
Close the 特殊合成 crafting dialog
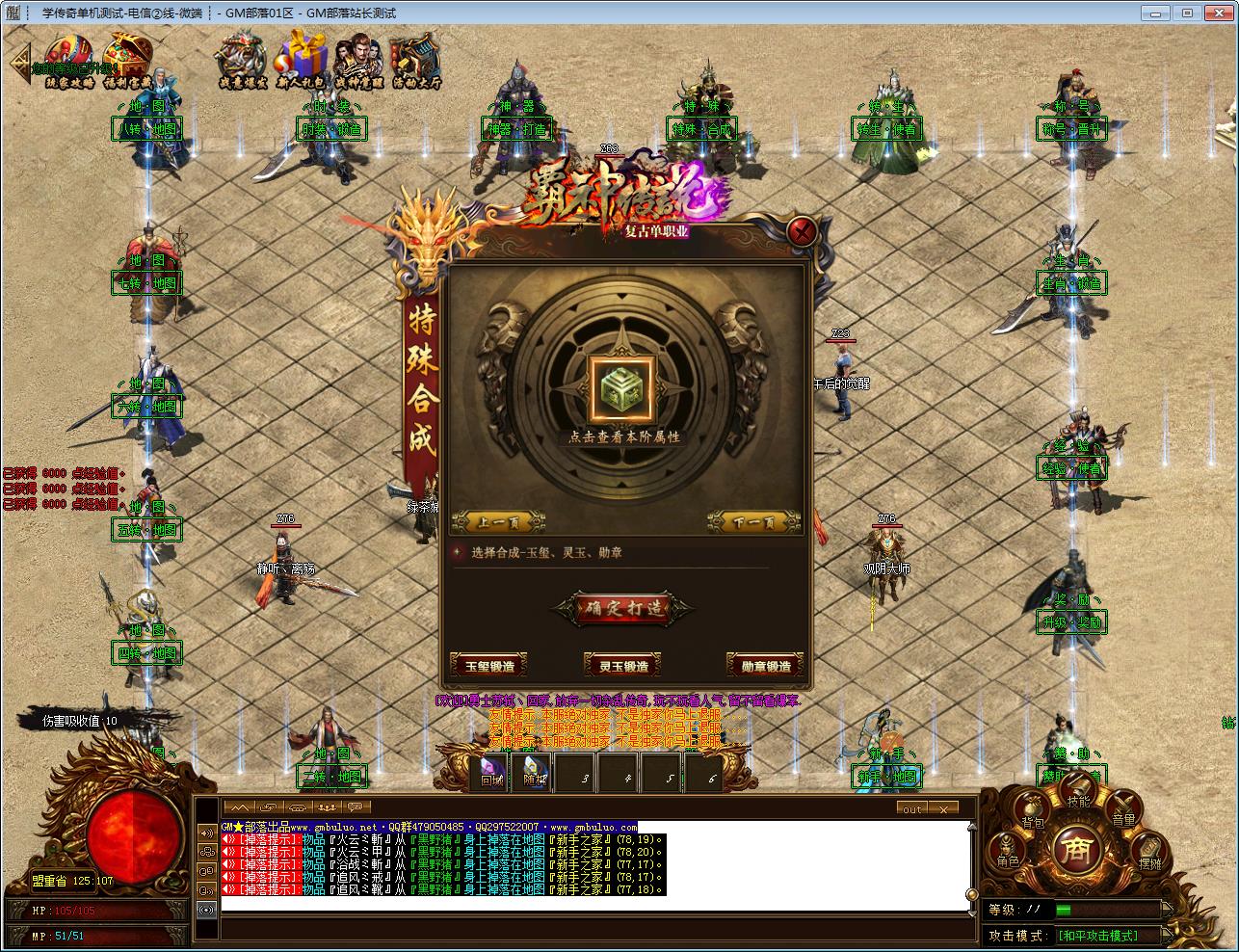coord(802,231)
